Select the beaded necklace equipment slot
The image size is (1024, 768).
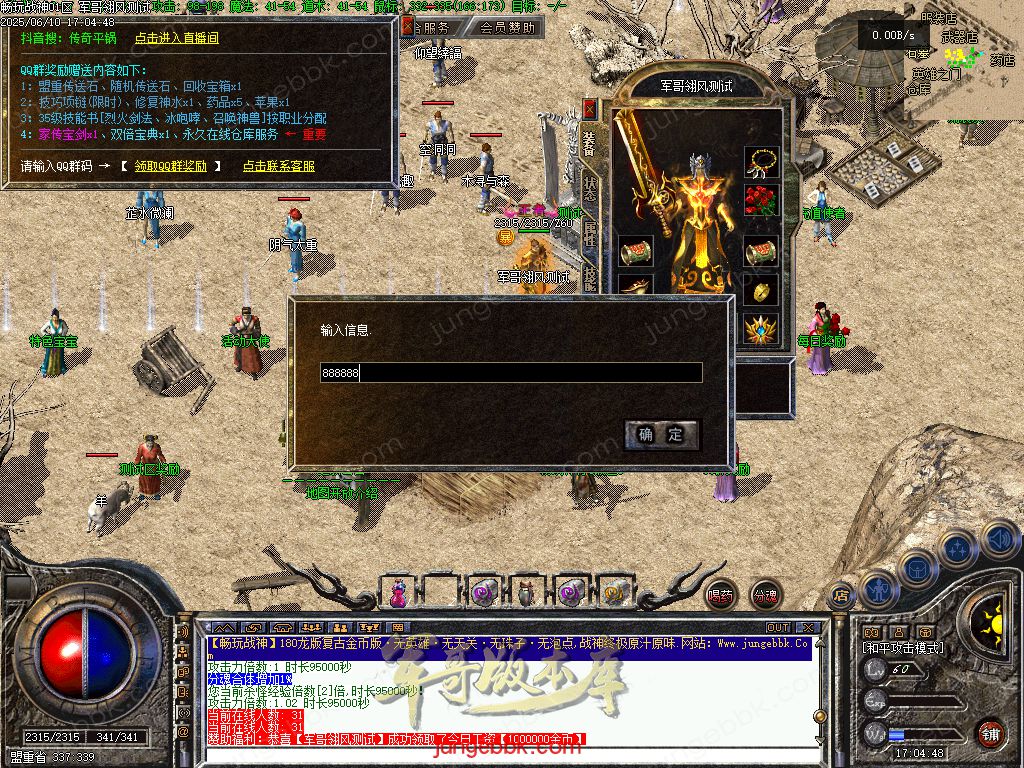point(761,161)
